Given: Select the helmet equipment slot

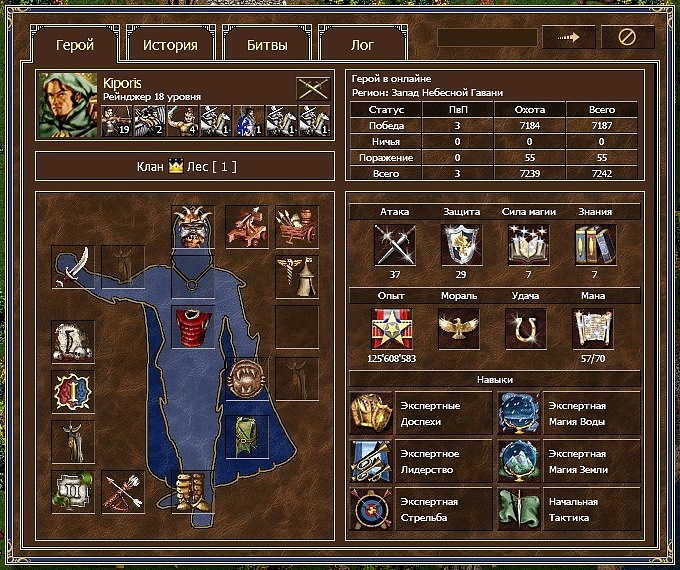Looking at the screenshot, I should (x=192, y=227).
